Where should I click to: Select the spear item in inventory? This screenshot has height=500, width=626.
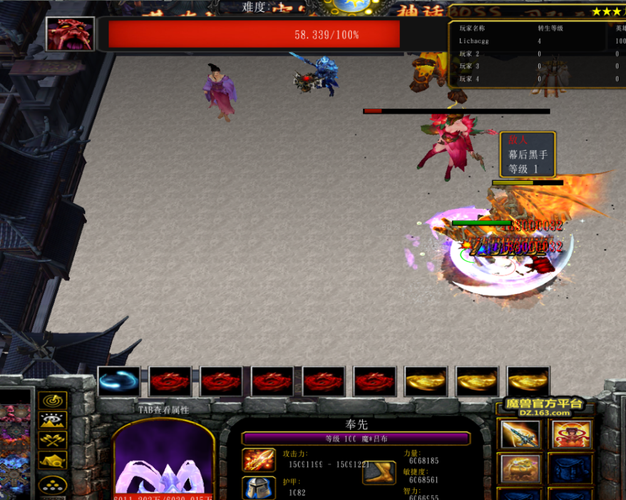[x=520, y=435]
